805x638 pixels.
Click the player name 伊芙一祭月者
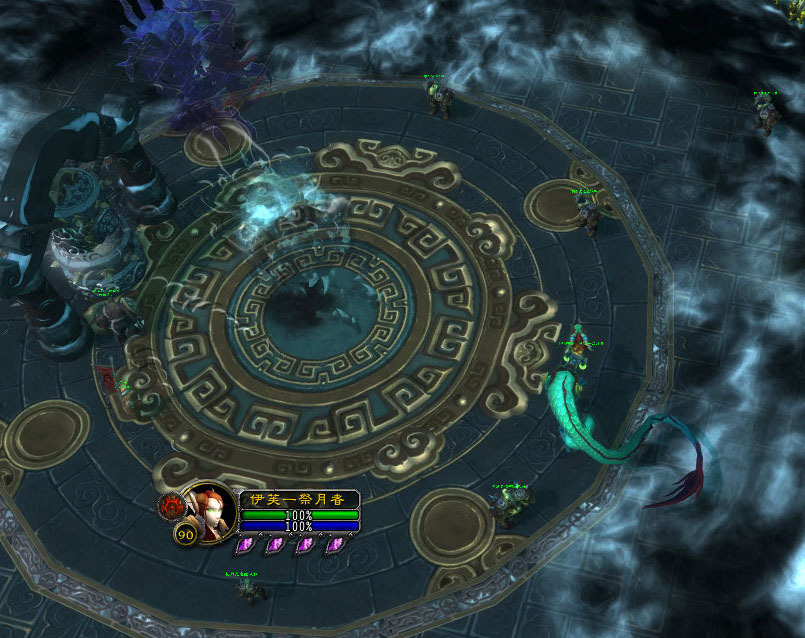(297, 499)
